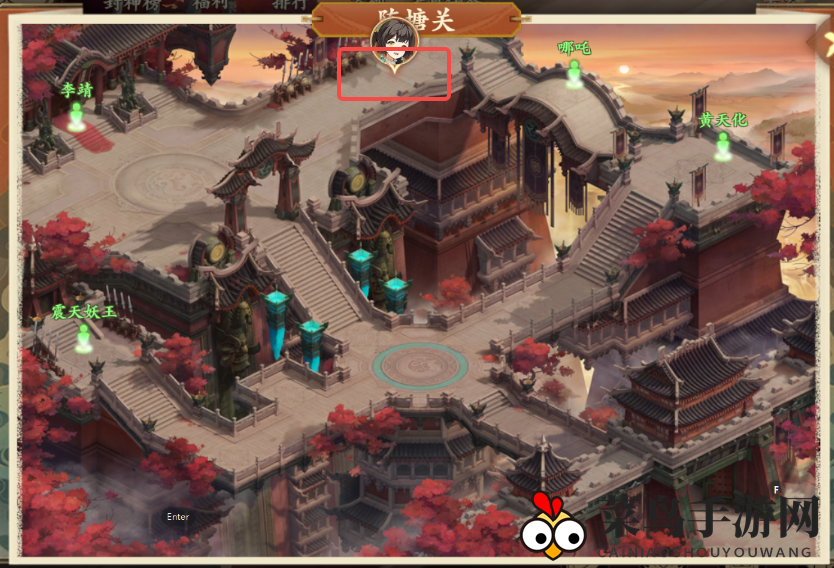This screenshot has width=834, height=568.
Task: Select the 震天妖王 map marker
Action: tap(84, 337)
